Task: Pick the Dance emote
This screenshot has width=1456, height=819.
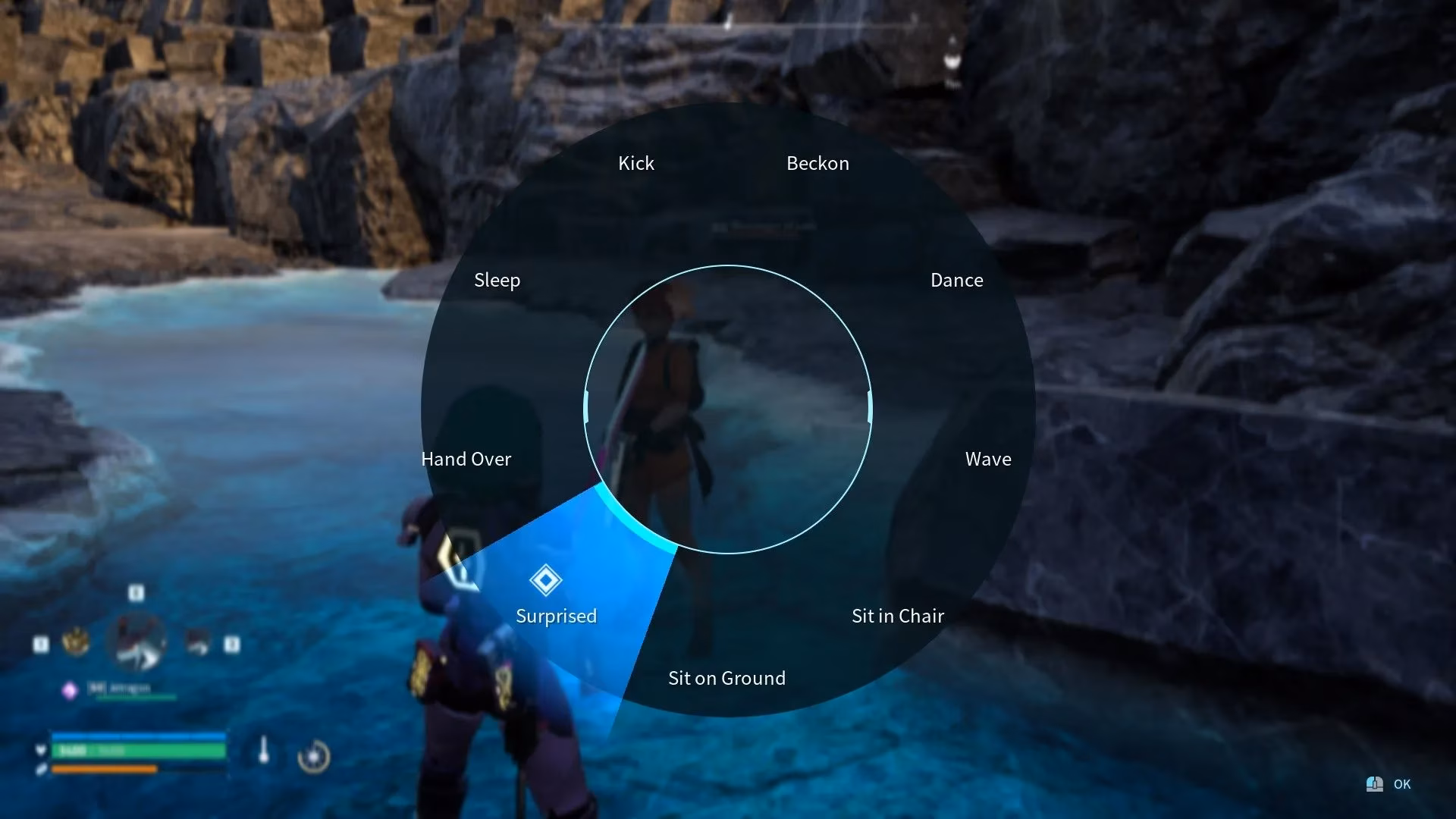Action: click(956, 281)
